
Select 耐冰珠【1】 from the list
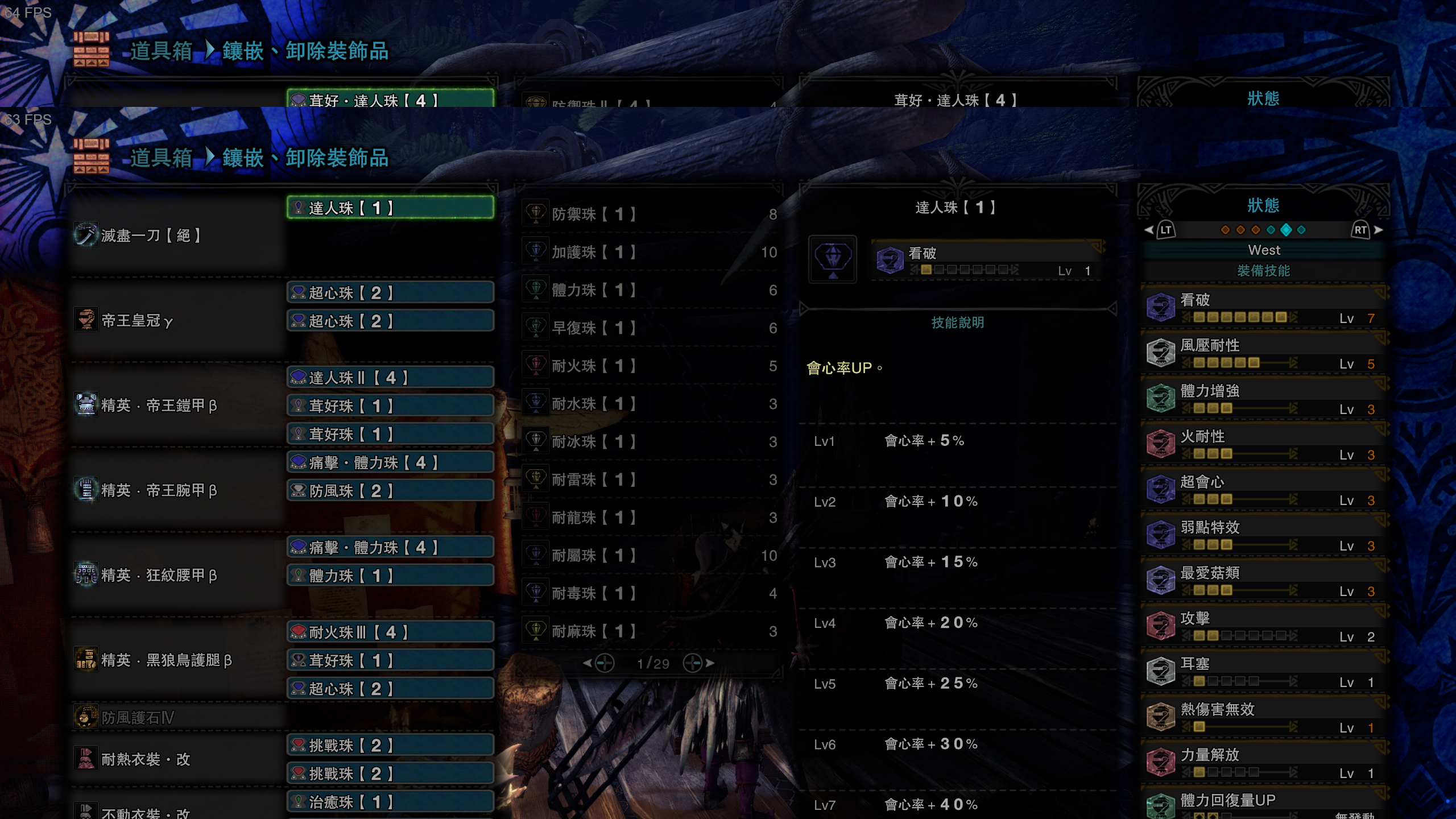click(650, 442)
